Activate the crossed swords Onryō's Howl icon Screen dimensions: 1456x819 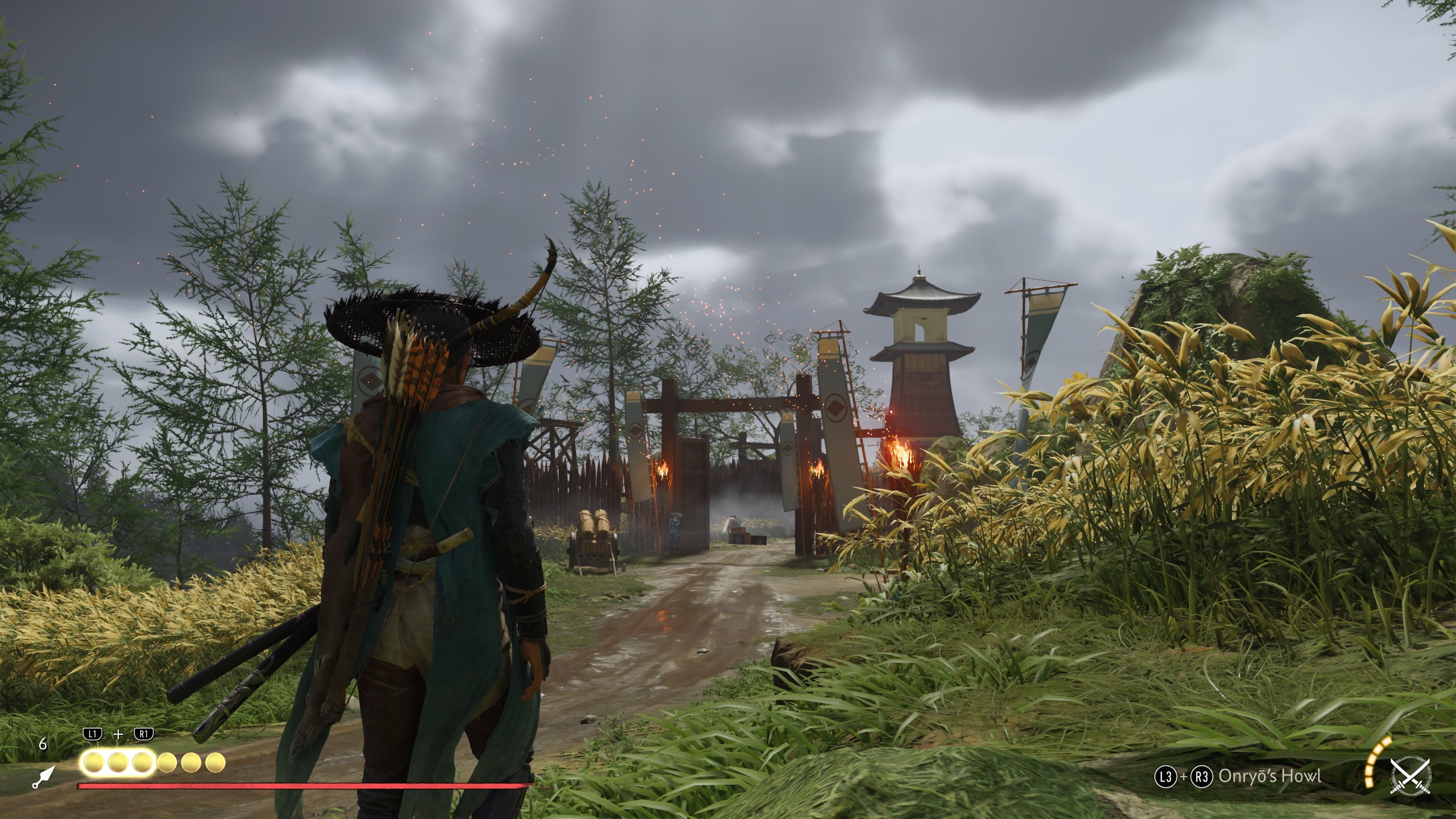pos(1410,777)
